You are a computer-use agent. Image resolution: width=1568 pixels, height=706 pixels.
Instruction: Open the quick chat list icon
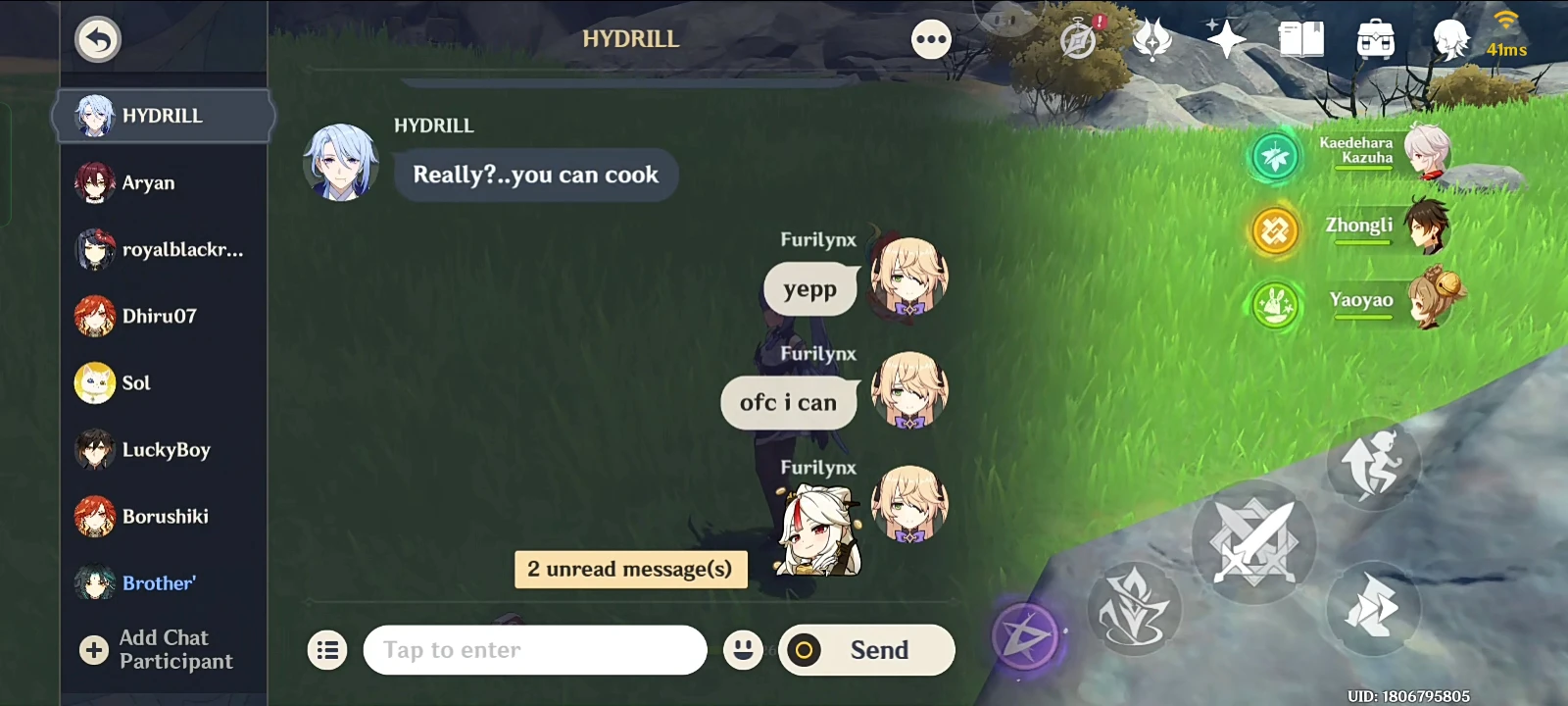click(327, 649)
